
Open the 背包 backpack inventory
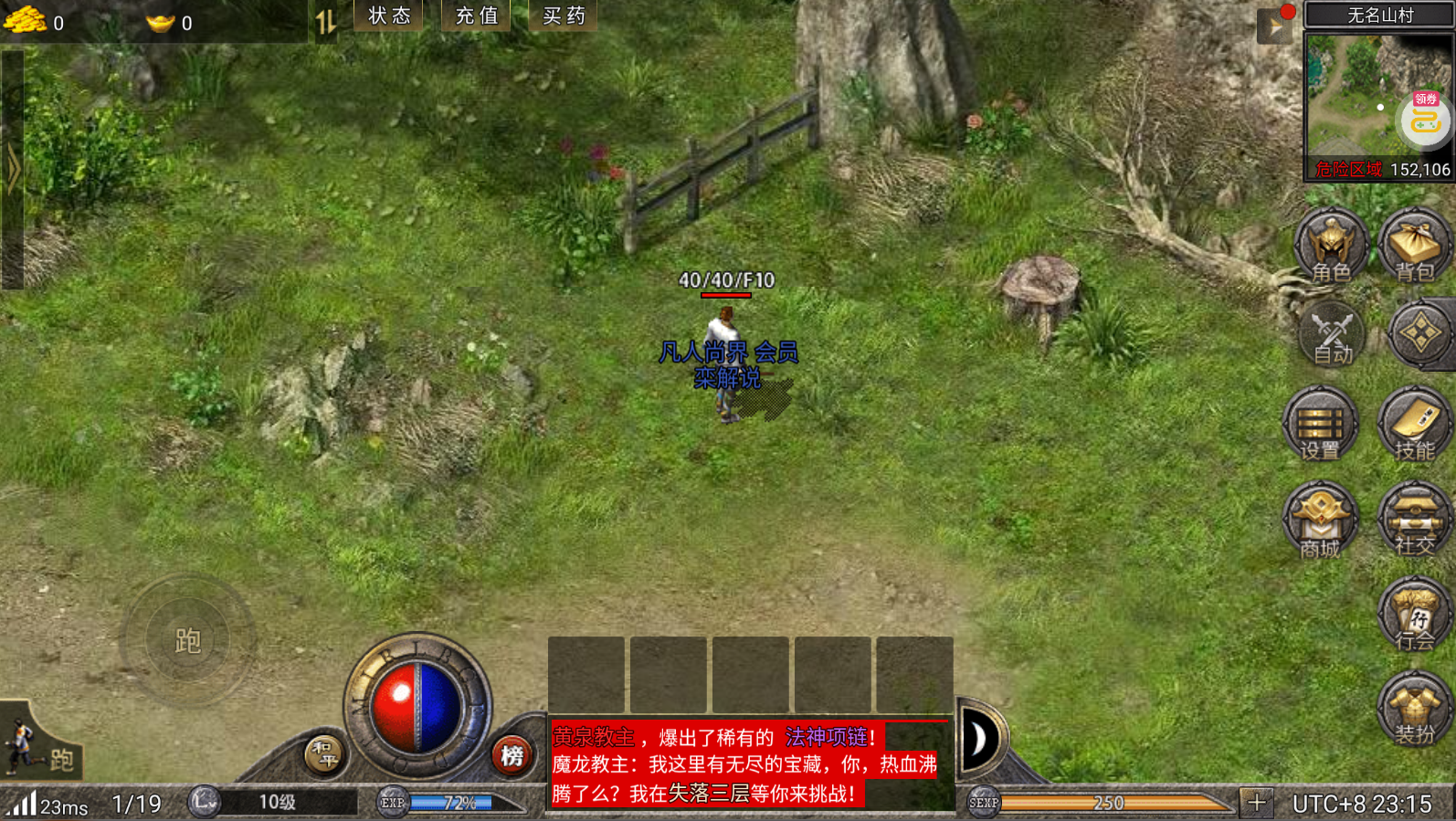click(x=1415, y=247)
